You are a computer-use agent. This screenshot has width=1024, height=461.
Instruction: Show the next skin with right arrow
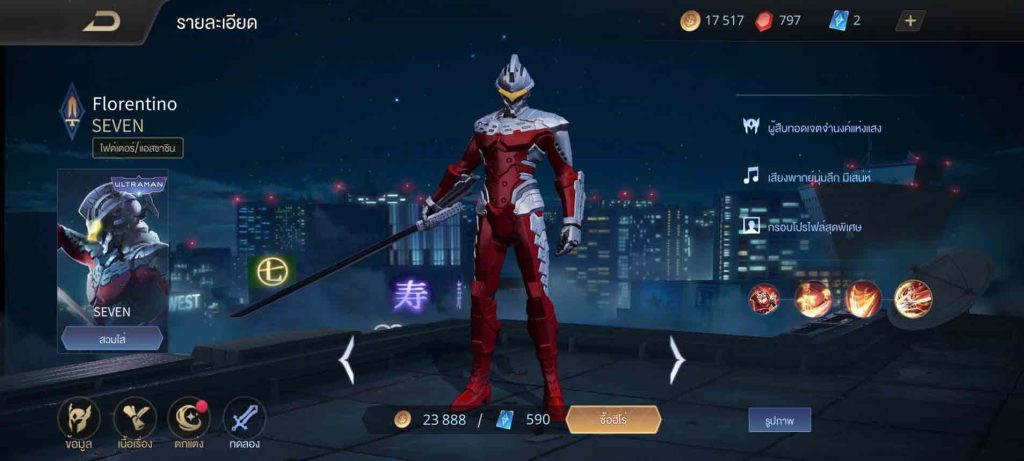[x=676, y=360]
